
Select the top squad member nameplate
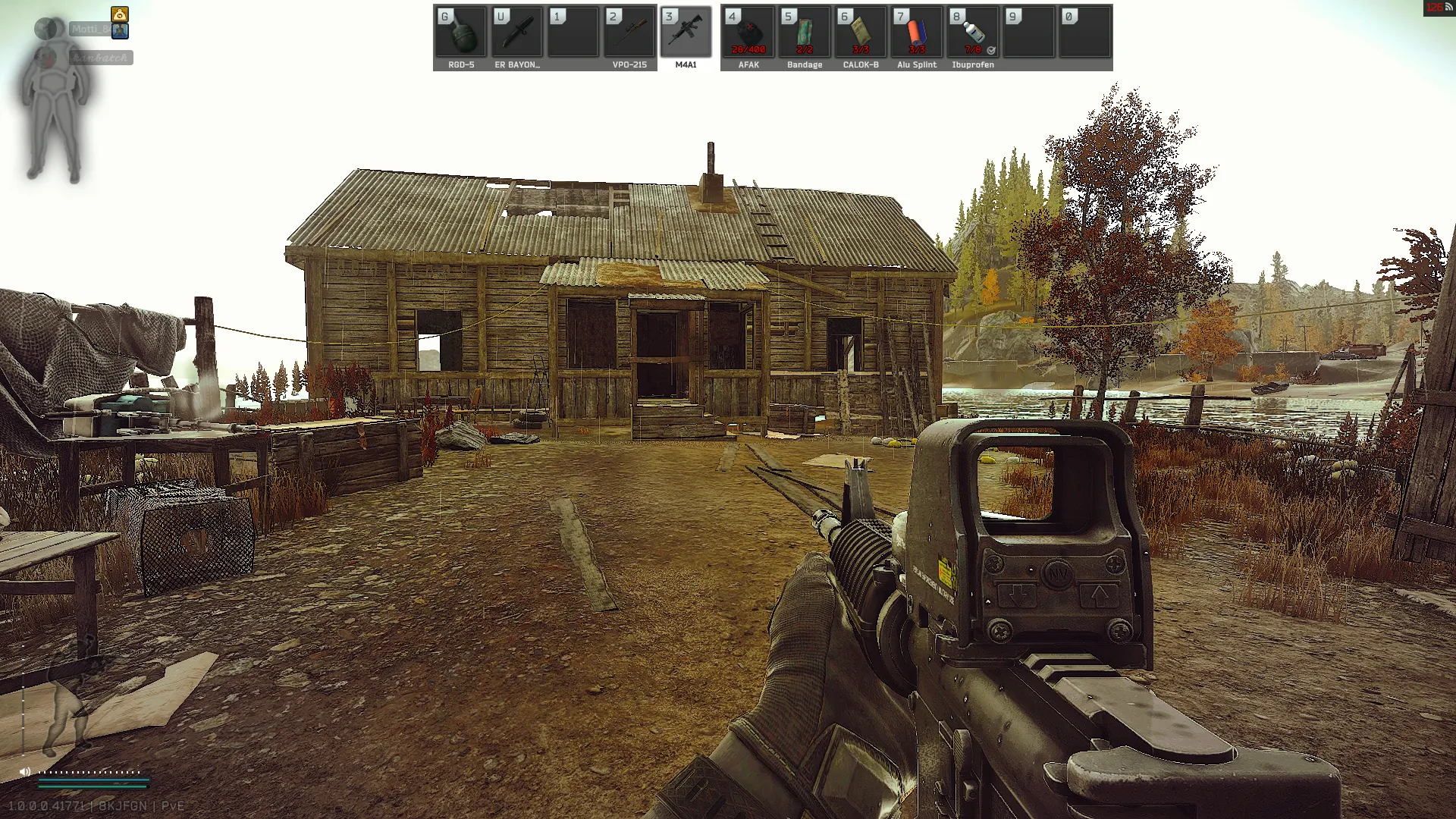91,30
